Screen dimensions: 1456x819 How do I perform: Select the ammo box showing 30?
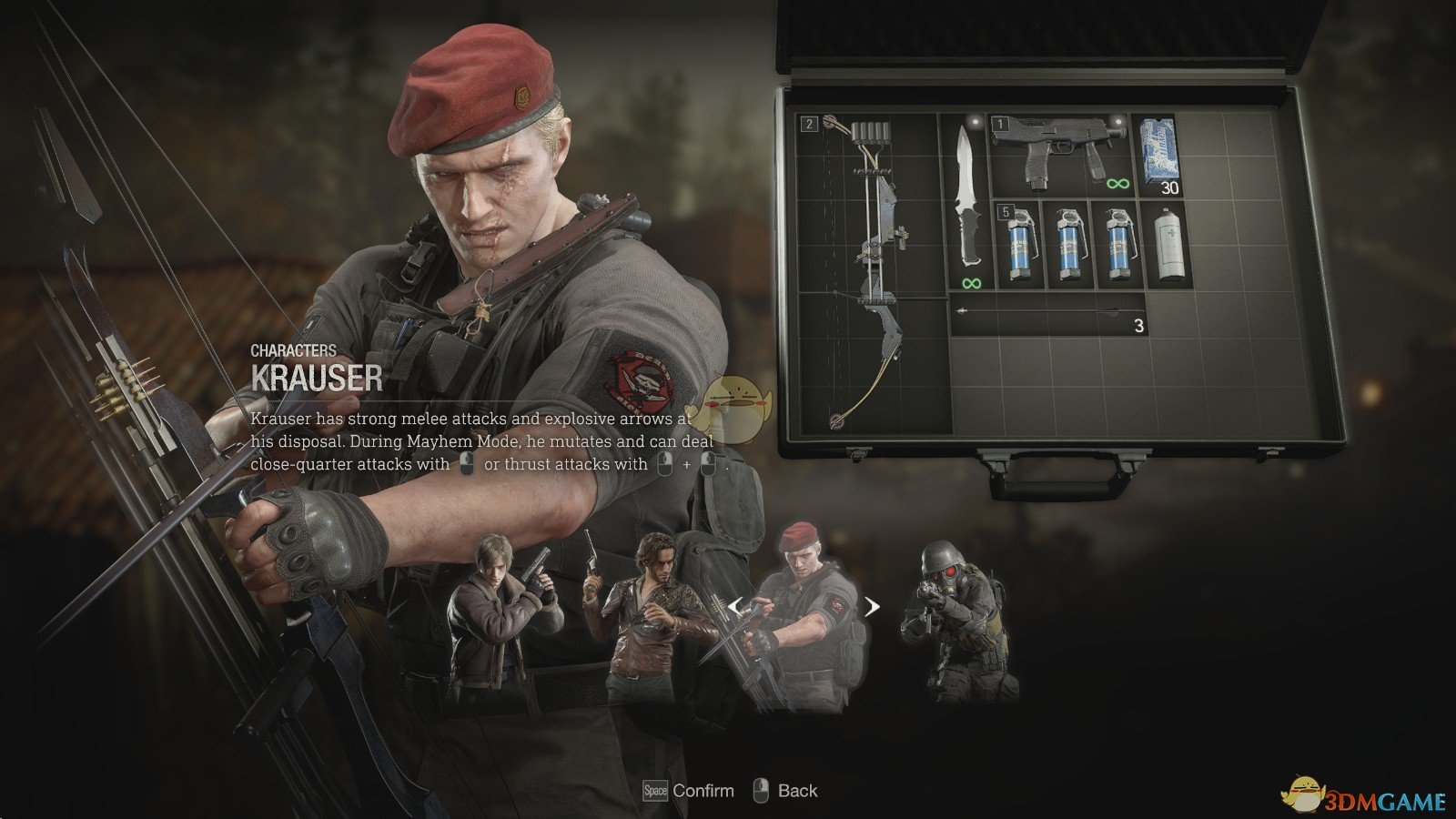coord(1158,155)
